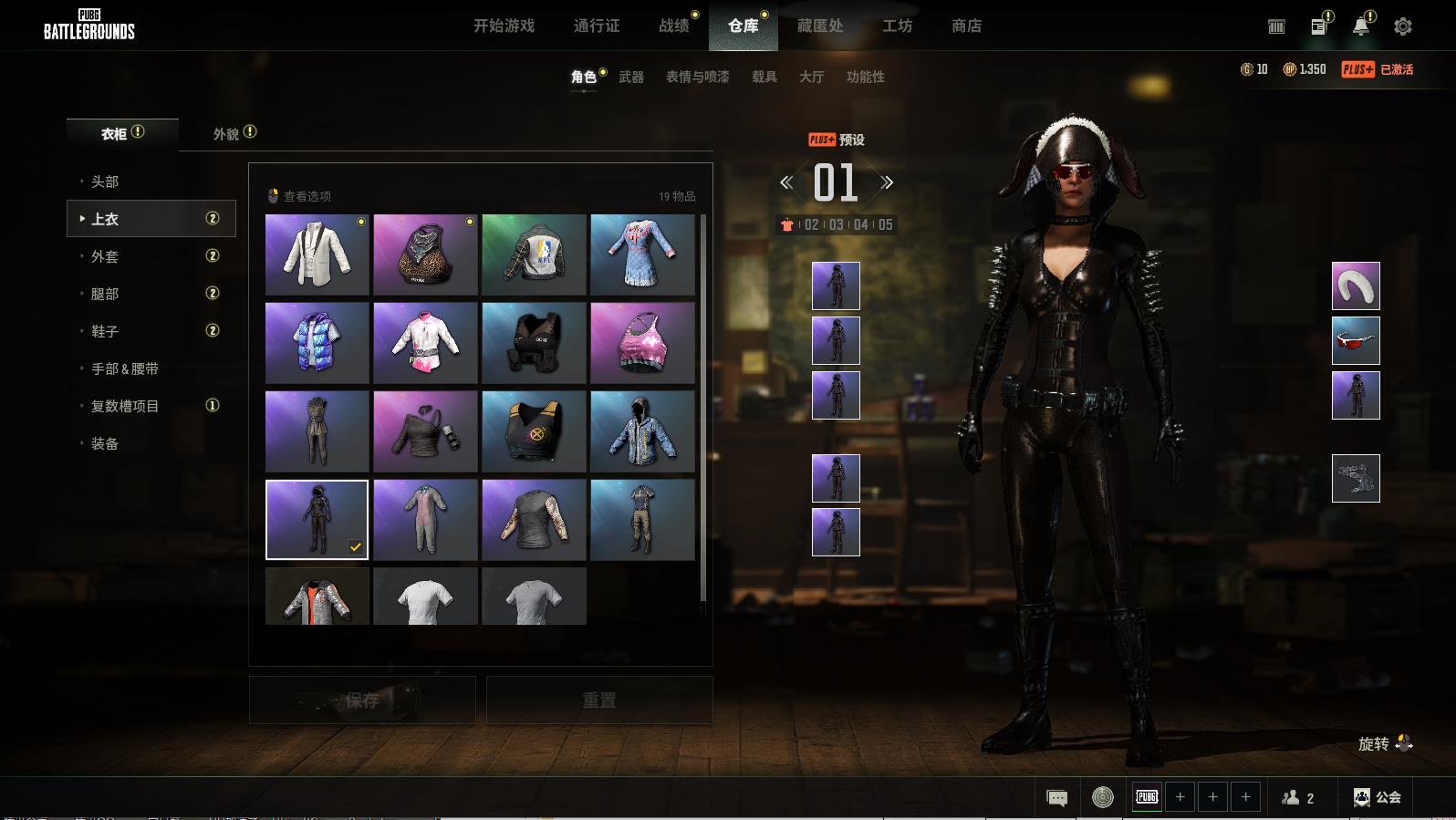Choose the blue hooded jacket item
Image resolution: width=1456 pixels, height=820 pixels.
[x=642, y=431]
